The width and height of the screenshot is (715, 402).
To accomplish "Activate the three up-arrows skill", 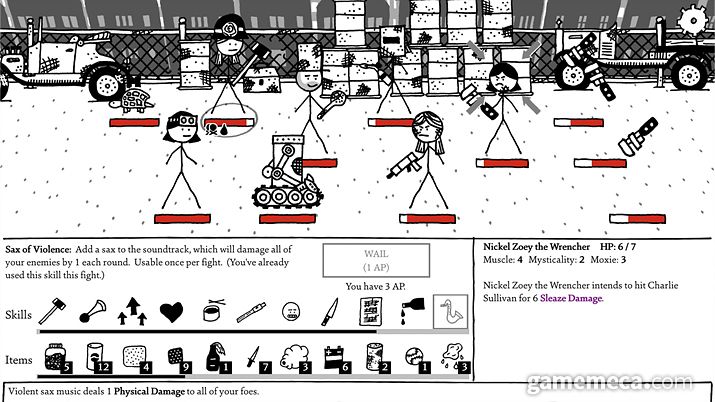I will click(131, 311).
